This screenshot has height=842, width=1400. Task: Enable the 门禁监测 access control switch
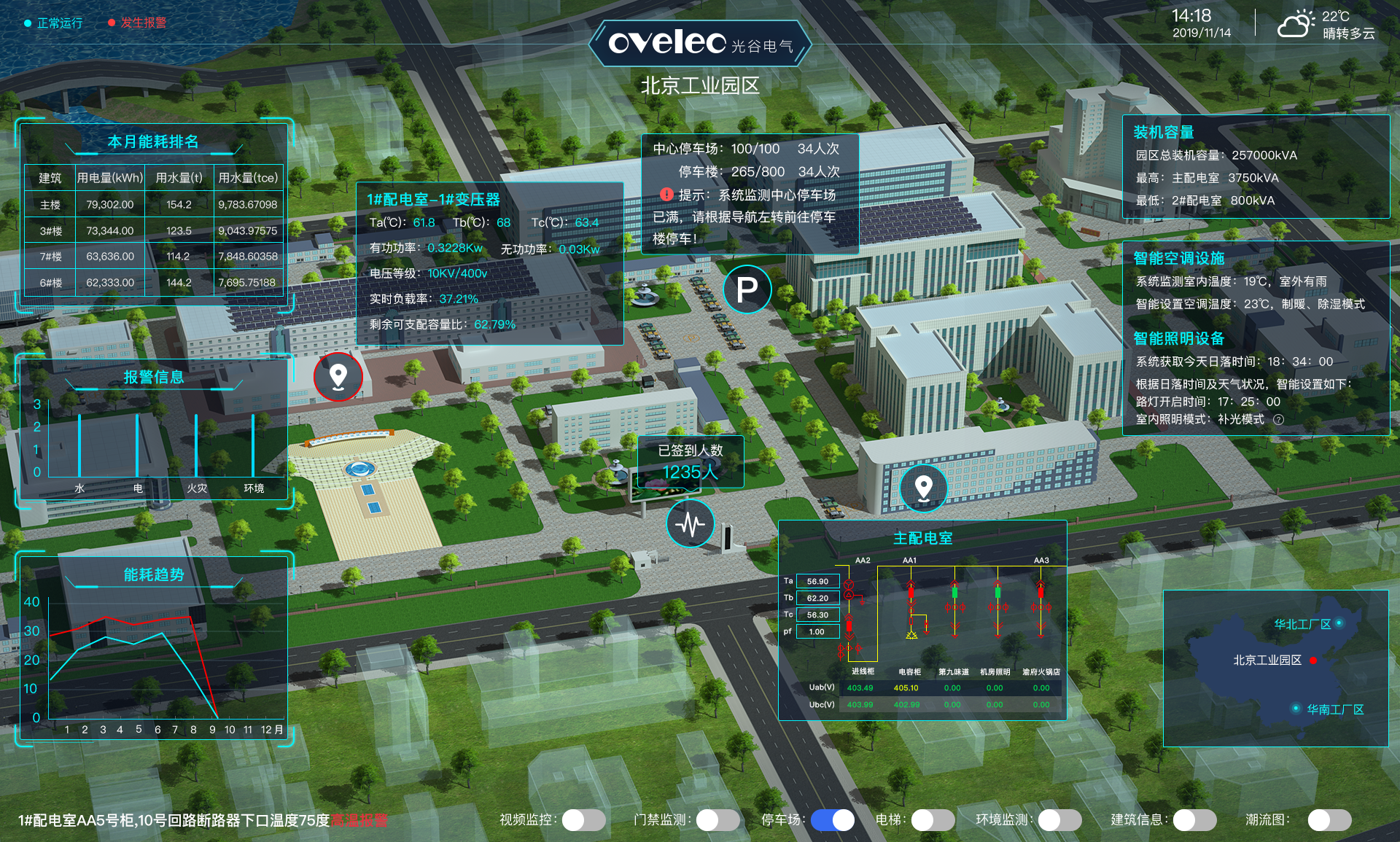tap(717, 820)
